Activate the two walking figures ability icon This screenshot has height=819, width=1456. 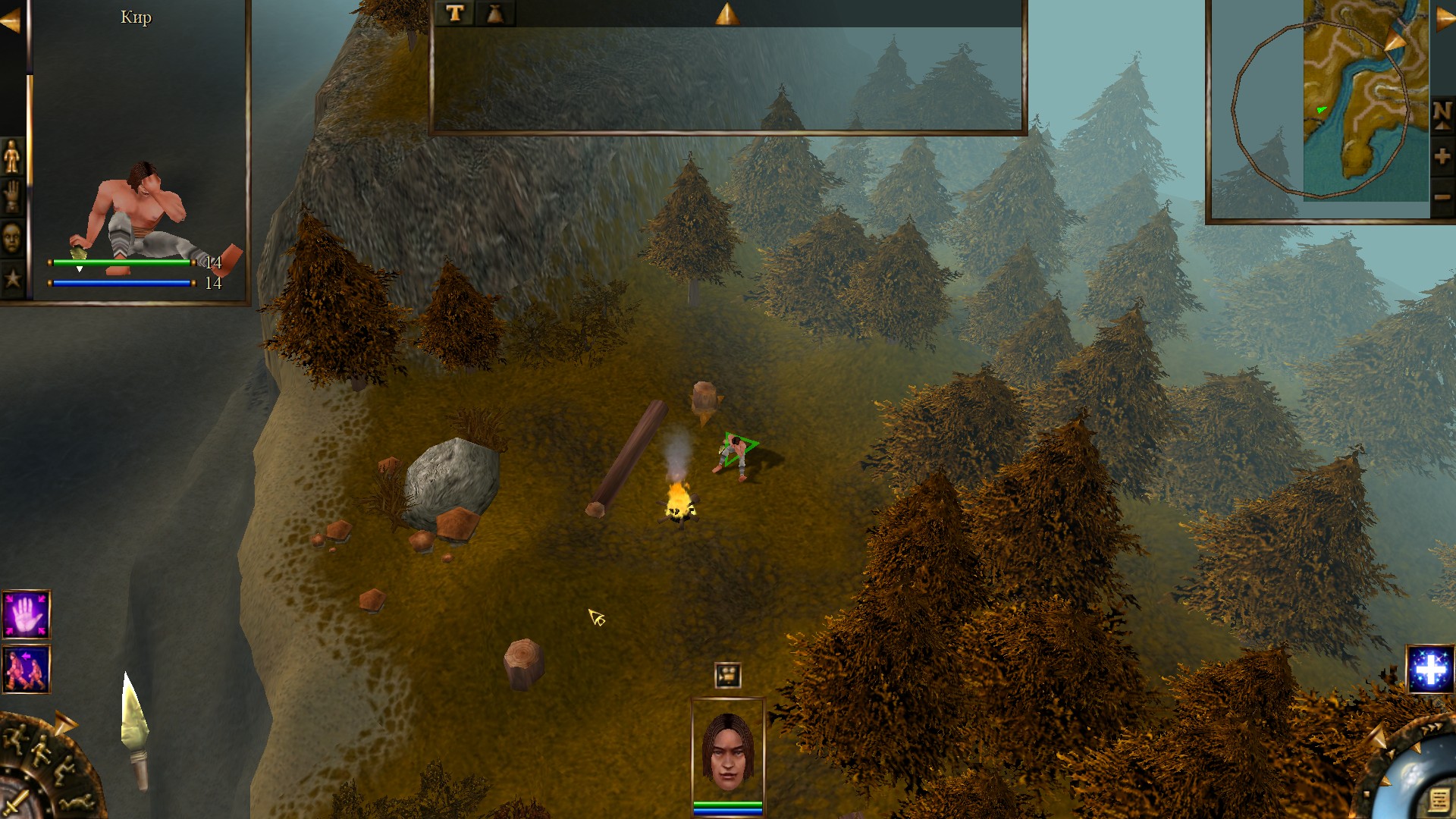(27, 670)
